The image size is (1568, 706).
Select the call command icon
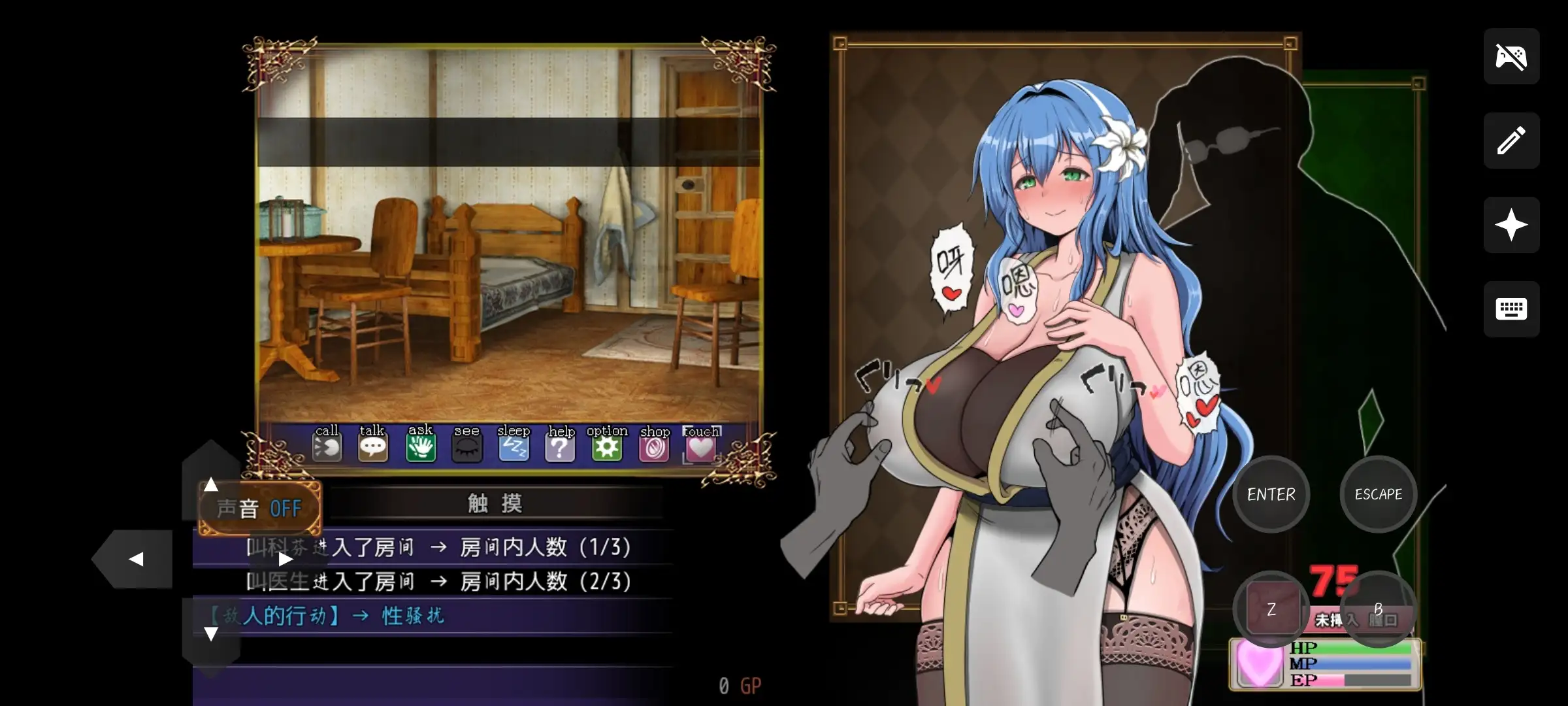[327, 447]
